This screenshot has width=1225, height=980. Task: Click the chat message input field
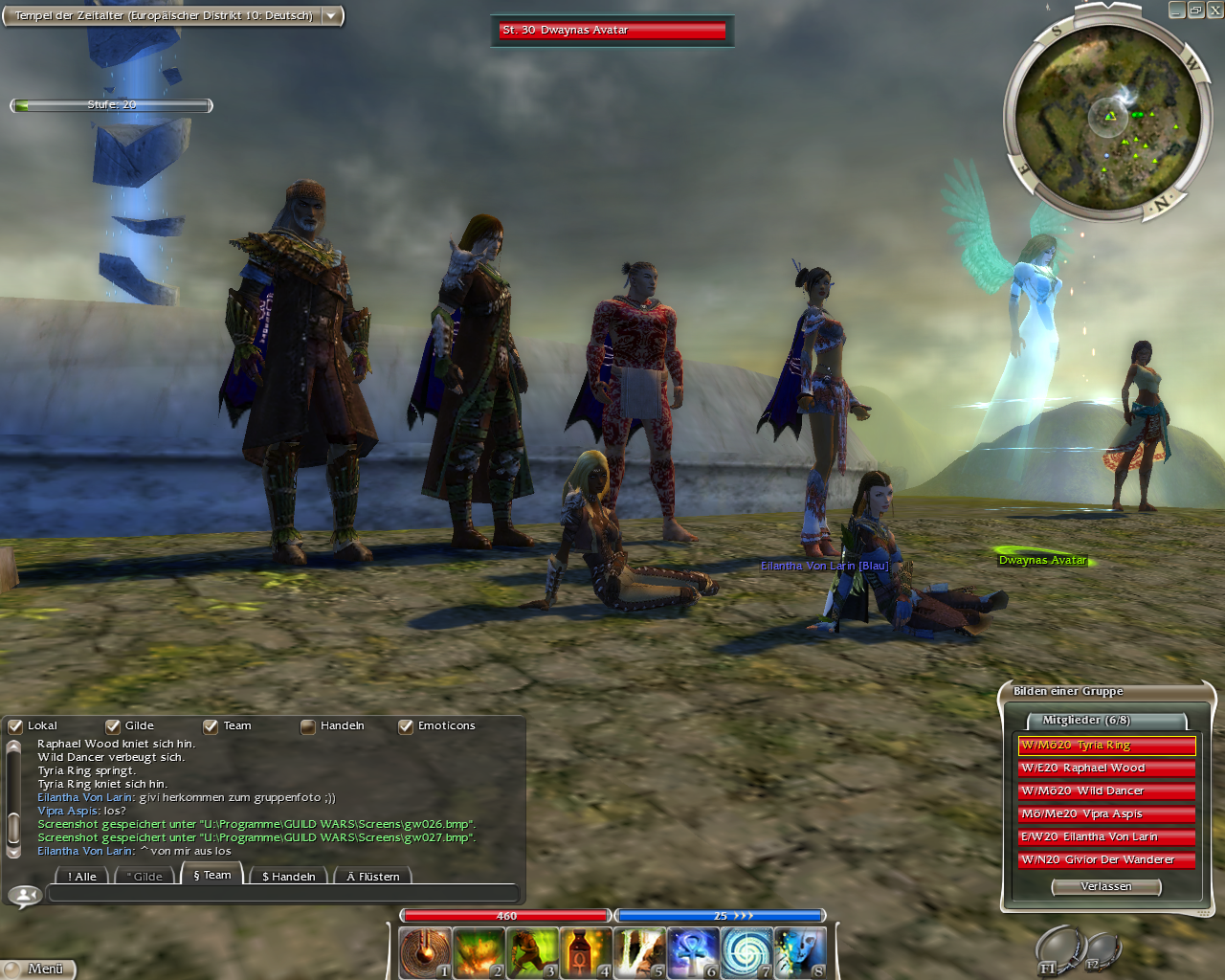(x=282, y=895)
